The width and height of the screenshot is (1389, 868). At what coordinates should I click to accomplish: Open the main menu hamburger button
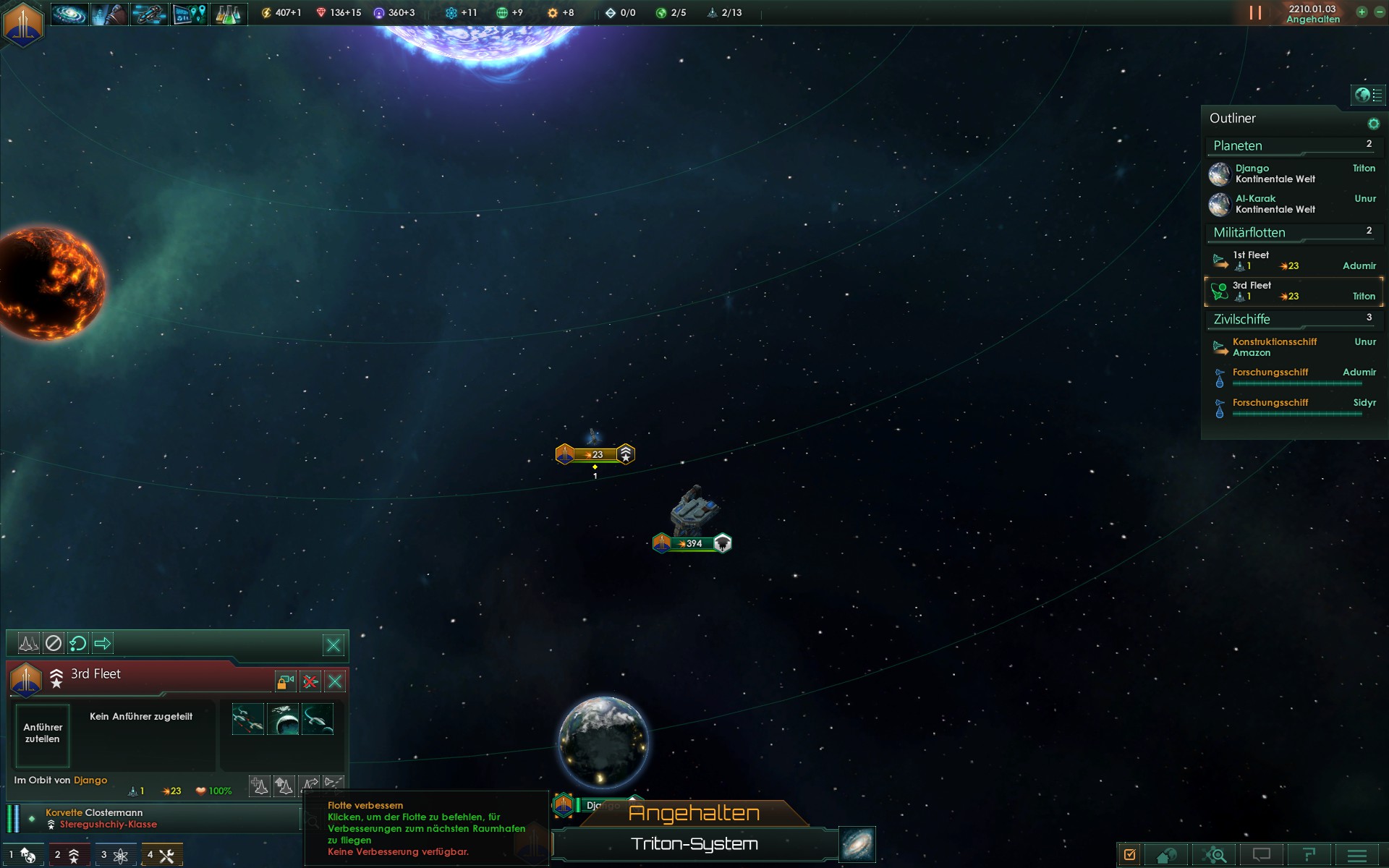[x=1357, y=855]
